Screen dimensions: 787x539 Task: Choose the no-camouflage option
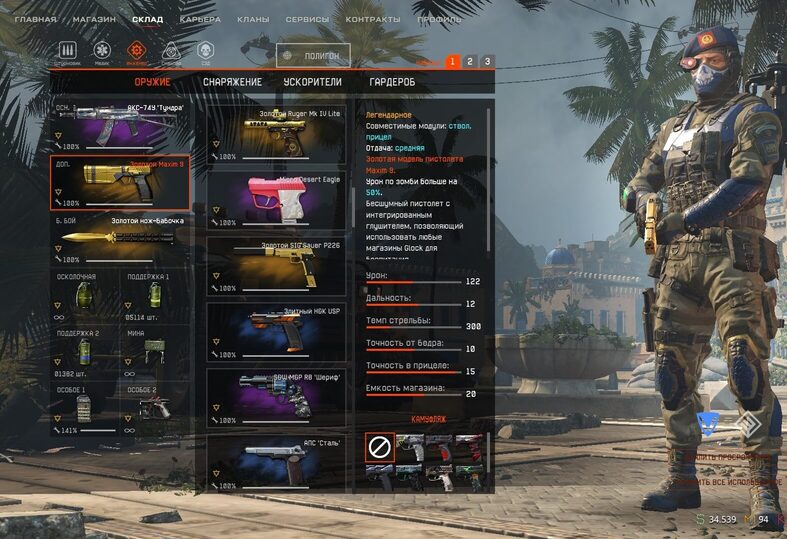click(x=379, y=448)
